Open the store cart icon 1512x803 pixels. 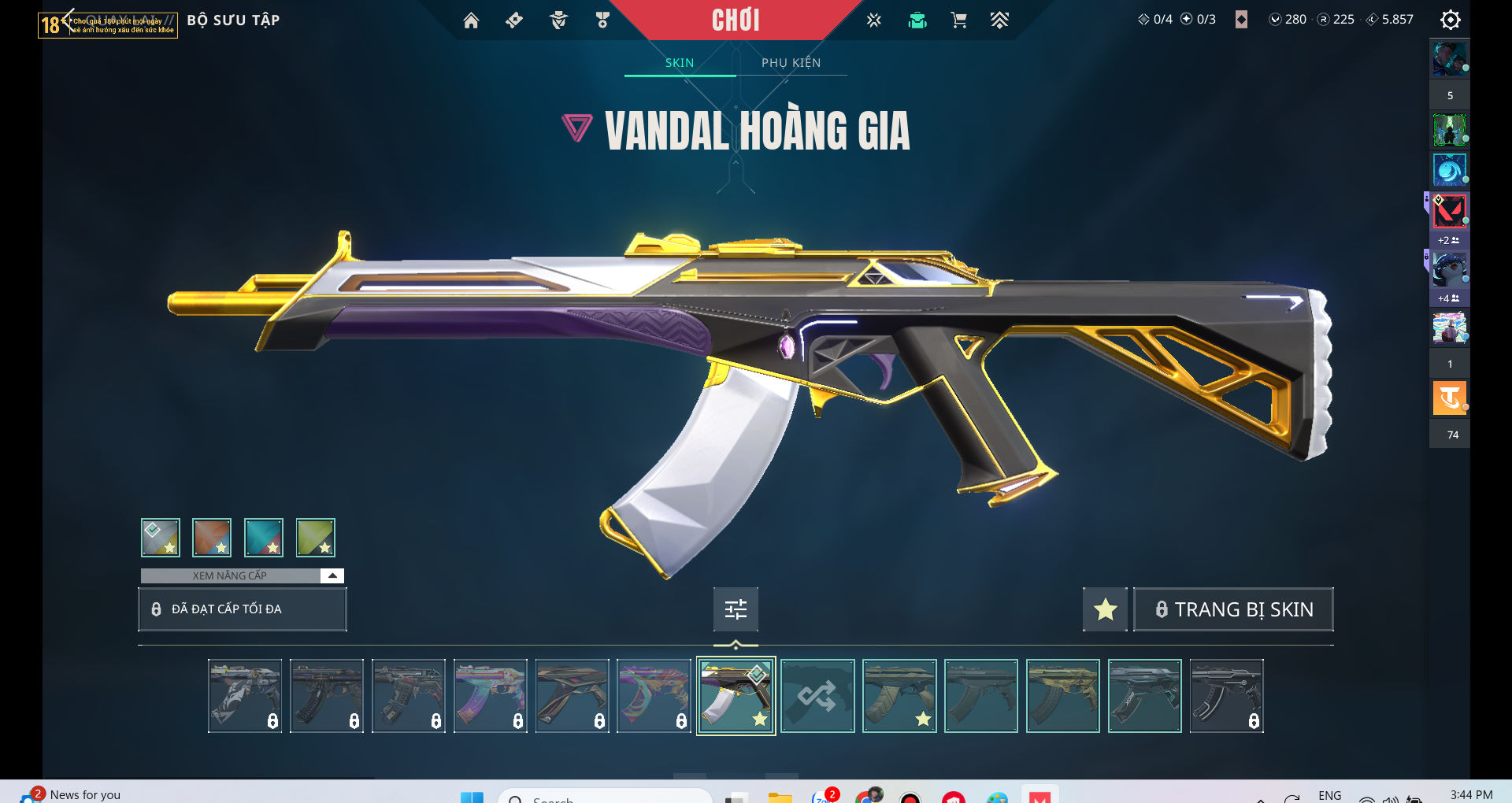(x=958, y=20)
